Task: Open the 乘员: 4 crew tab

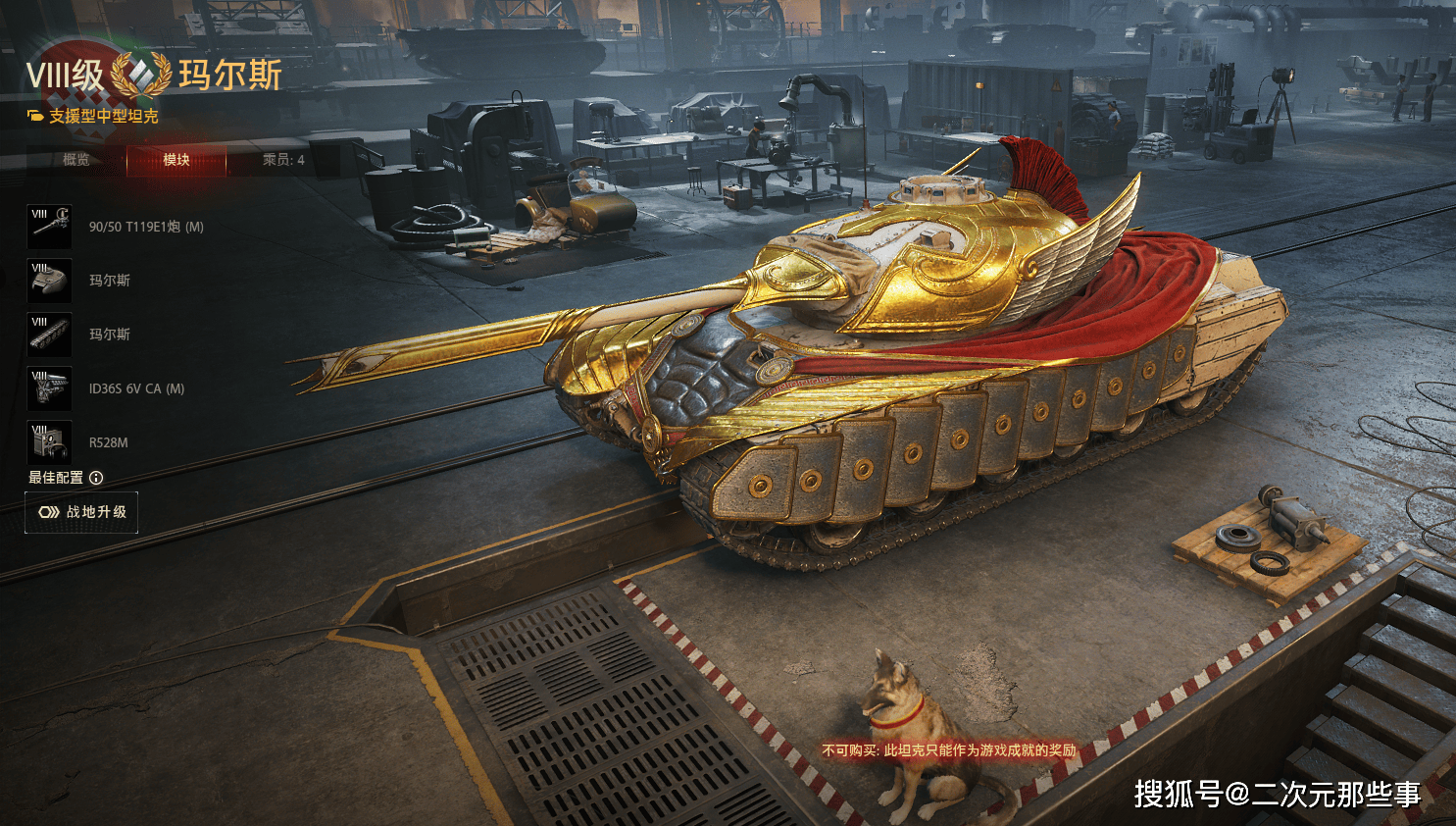Action: pos(283,160)
